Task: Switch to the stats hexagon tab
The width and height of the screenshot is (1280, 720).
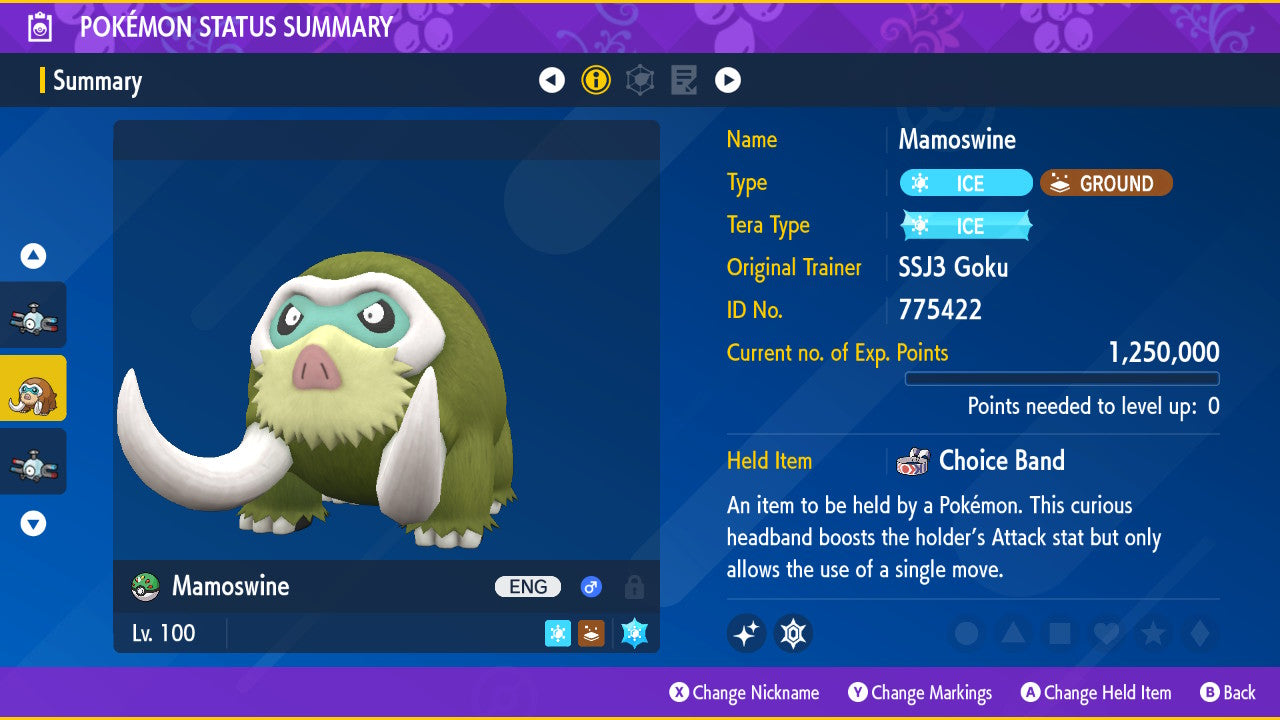Action: pyautogui.click(x=640, y=80)
